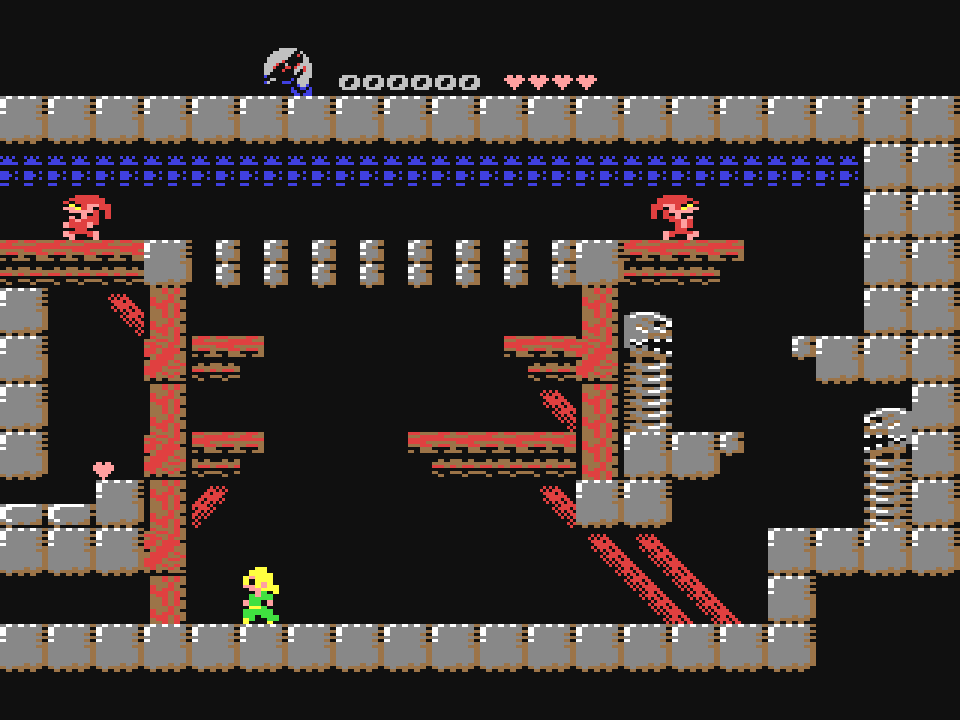This screenshot has height=720, width=960.
Task: Click the hooded figure icon beside the score
Action: pyautogui.click(x=288, y=71)
